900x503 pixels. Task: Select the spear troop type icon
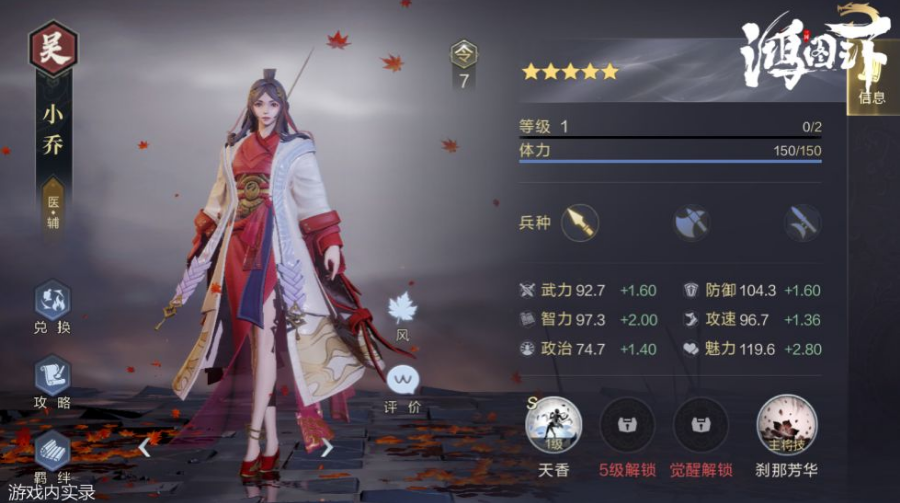(x=579, y=222)
